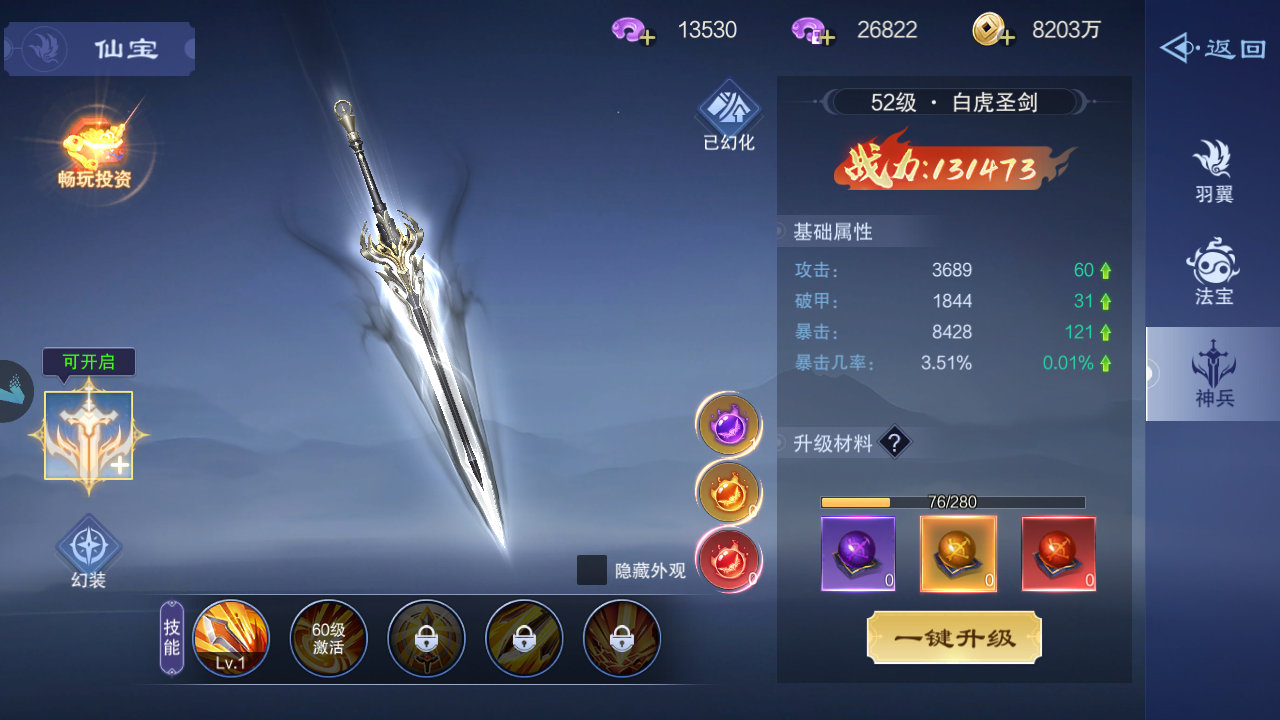Expand the blue side drawer arrow

[14, 391]
